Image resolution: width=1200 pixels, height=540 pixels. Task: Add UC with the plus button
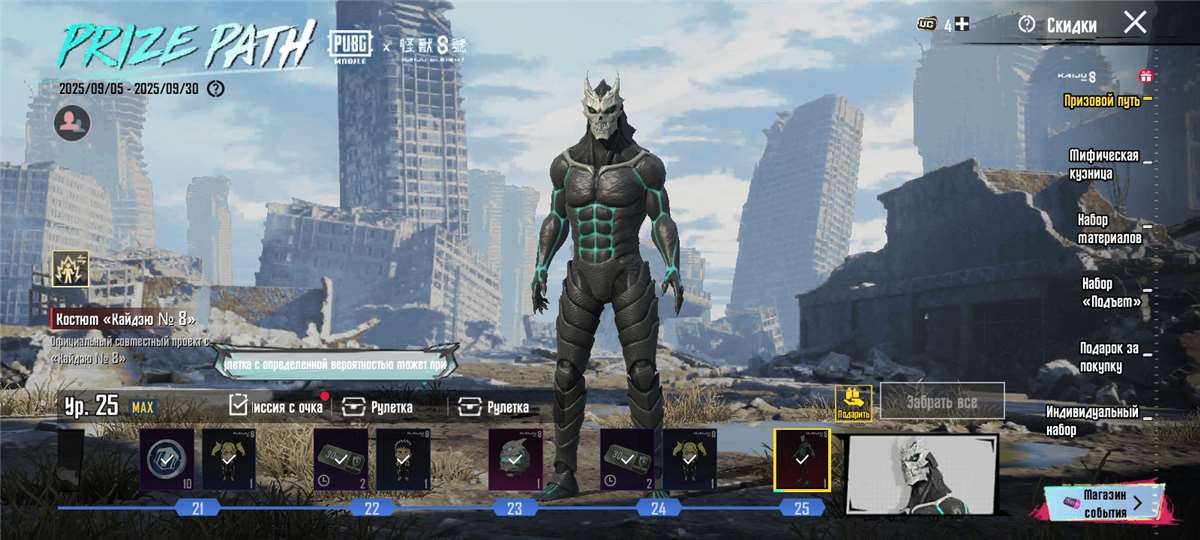pyautogui.click(x=962, y=24)
